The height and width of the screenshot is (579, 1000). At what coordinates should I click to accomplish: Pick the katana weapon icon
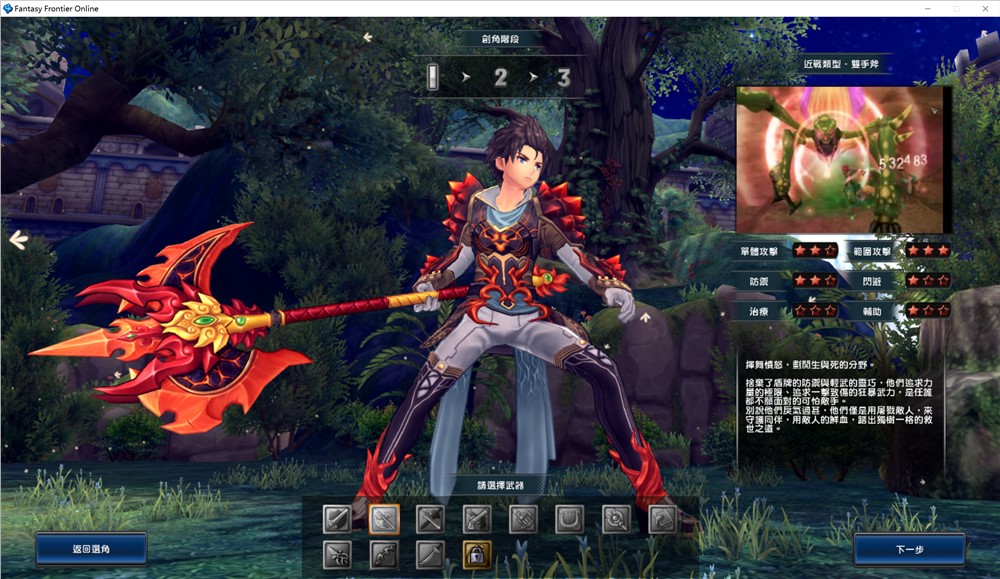click(430, 553)
